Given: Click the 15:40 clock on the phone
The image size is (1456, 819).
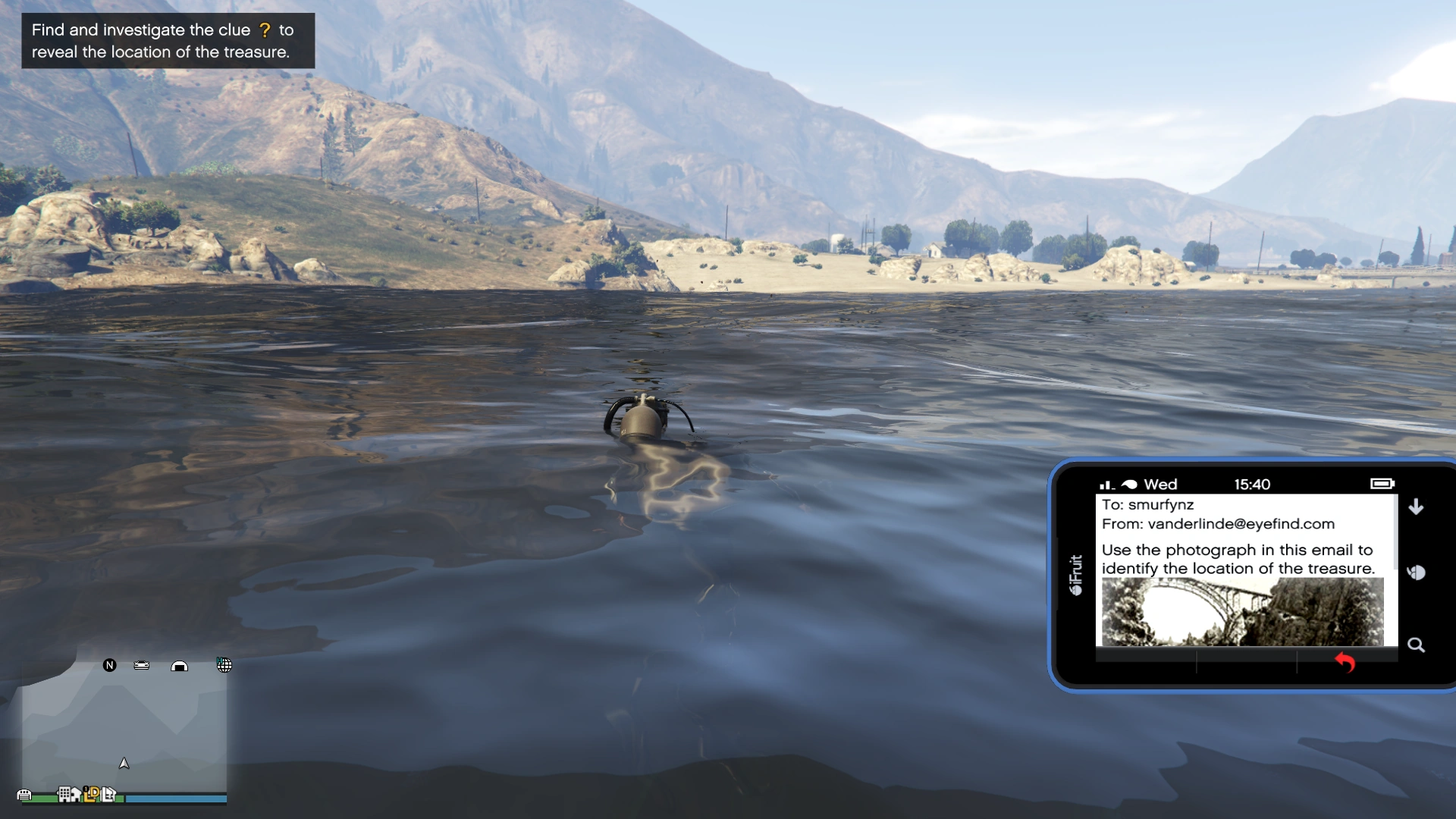Looking at the screenshot, I should 1253,484.
